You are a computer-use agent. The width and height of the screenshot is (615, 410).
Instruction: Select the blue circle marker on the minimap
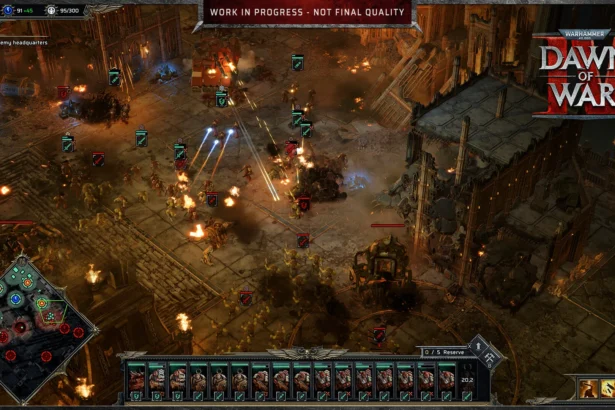16,298
